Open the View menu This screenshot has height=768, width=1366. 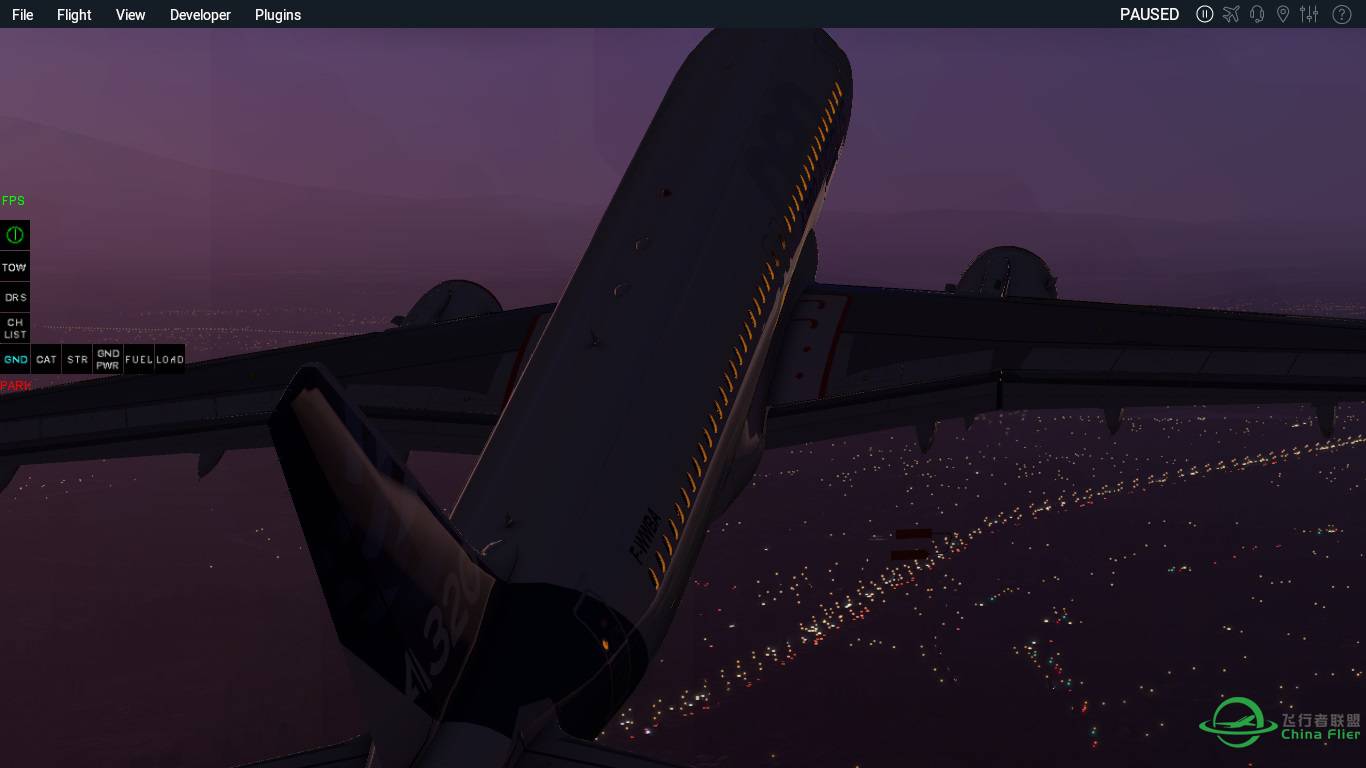[130, 14]
